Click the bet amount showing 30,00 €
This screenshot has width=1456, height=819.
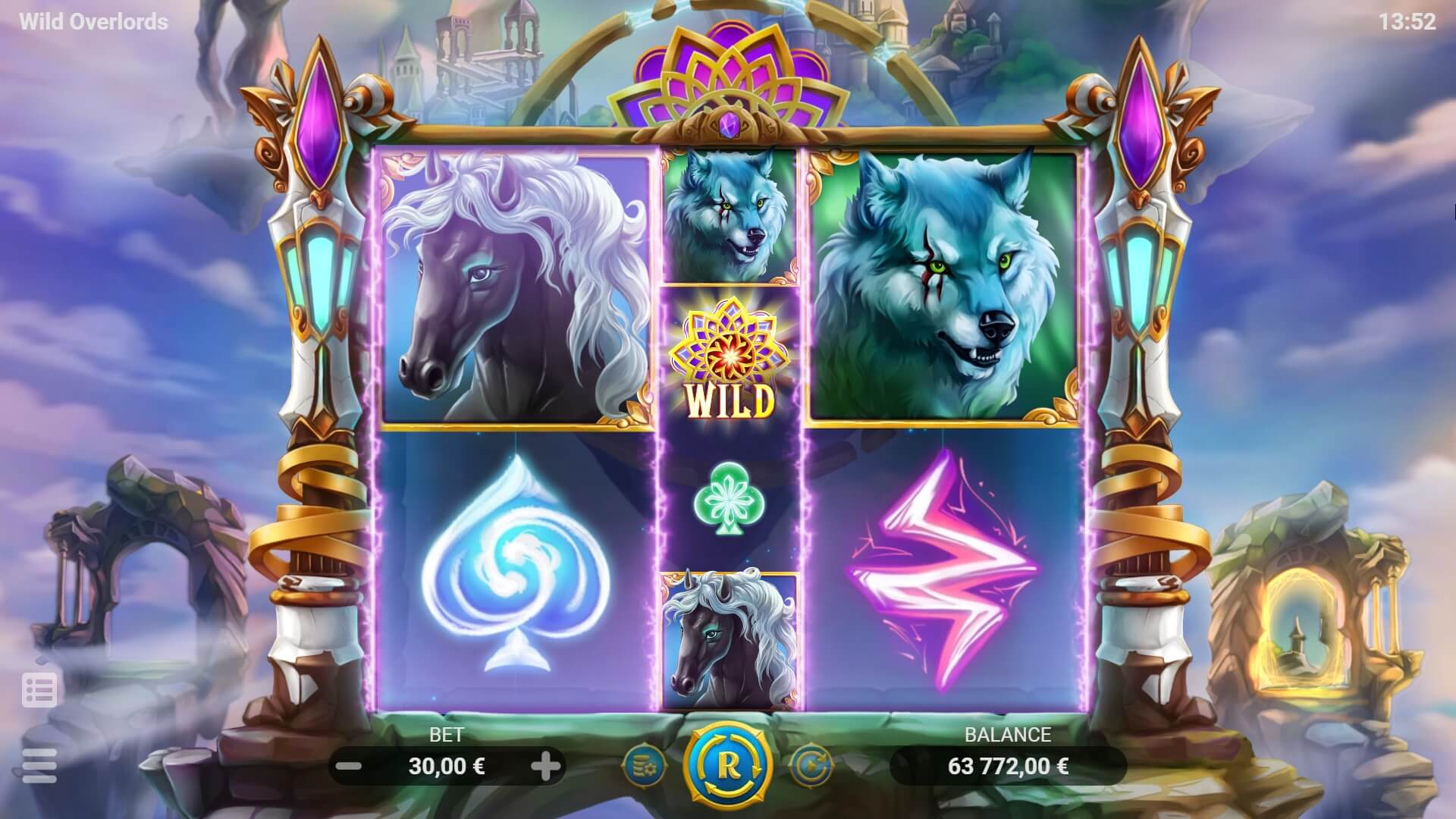click(x=447, y=767)
